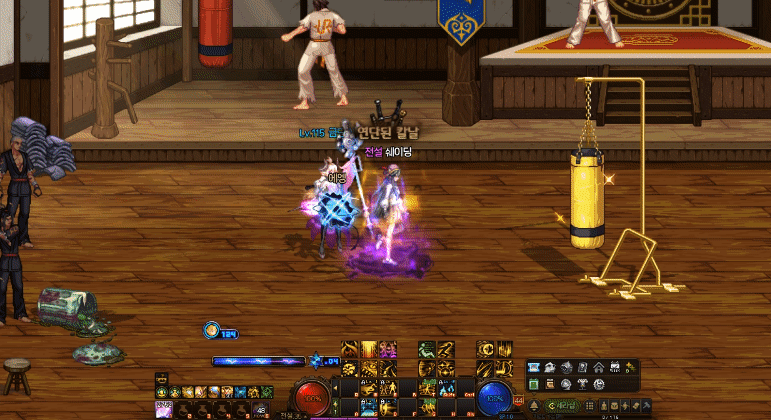Open the green shop button with gold coin
Image resolution: width=771 pixels, height=420 pixels.
pos(562,405)
